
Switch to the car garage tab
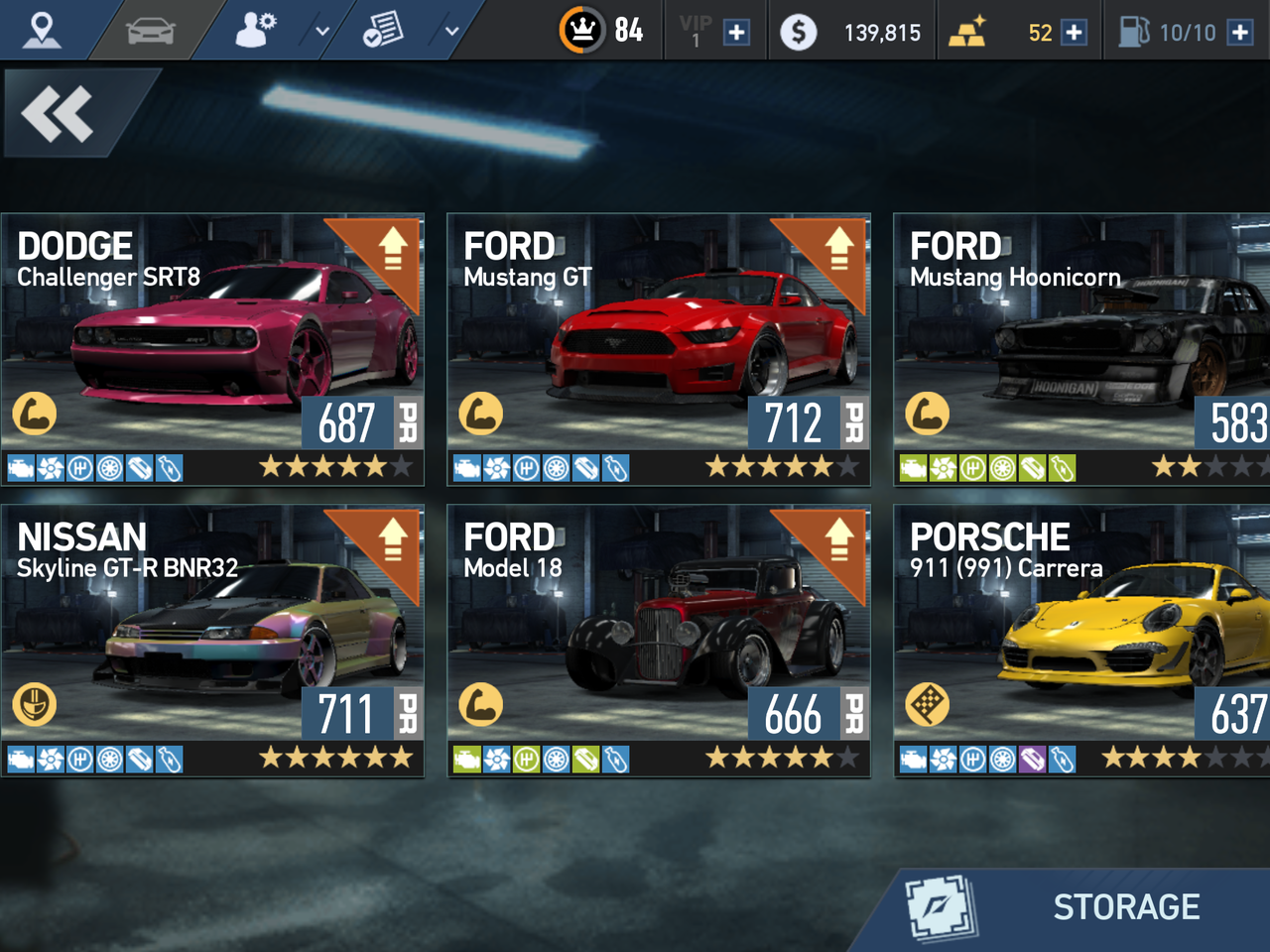pos(151,31)
